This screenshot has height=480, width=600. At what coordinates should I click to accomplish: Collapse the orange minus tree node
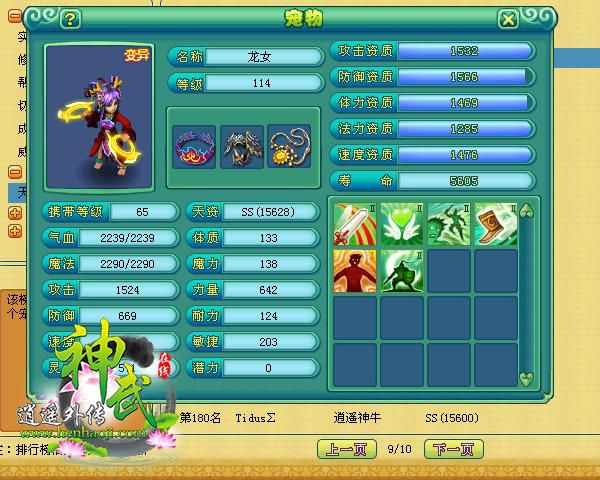[15, 172]
